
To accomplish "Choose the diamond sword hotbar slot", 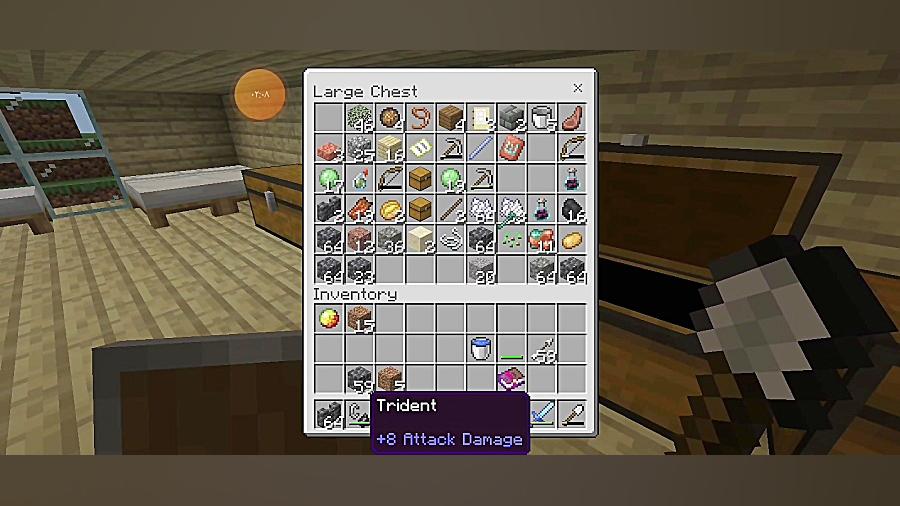I will (x=542, y=414).
